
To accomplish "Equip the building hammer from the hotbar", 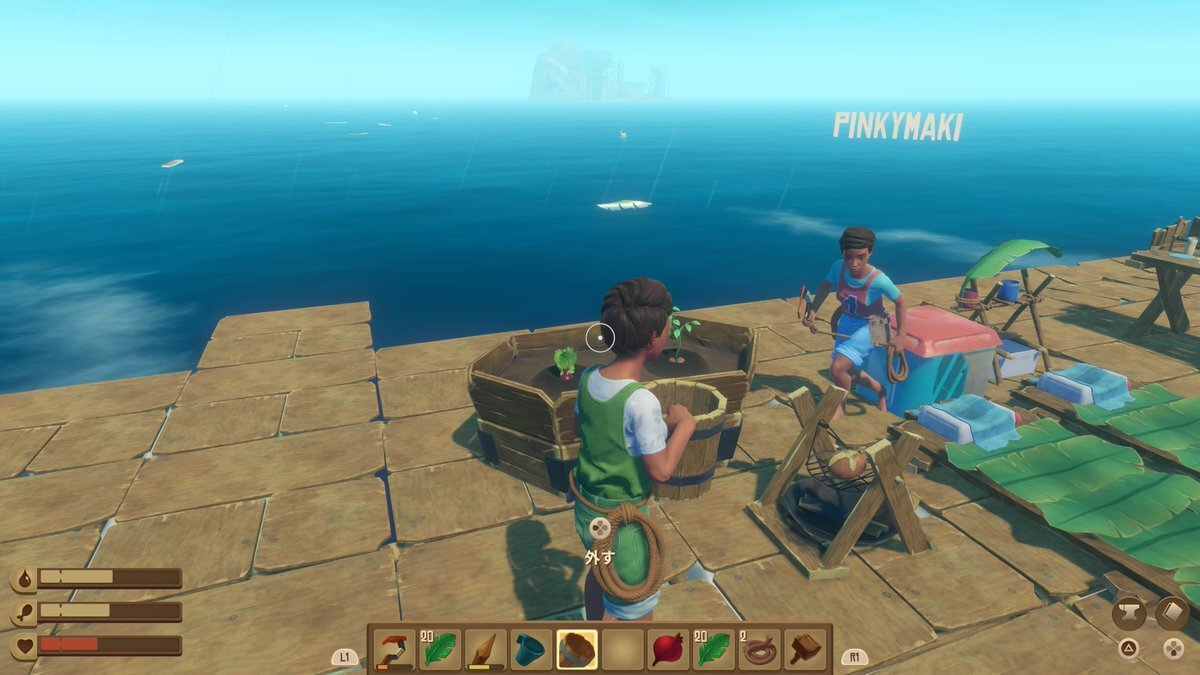I will pyautogui.click(x=805, y=650).
